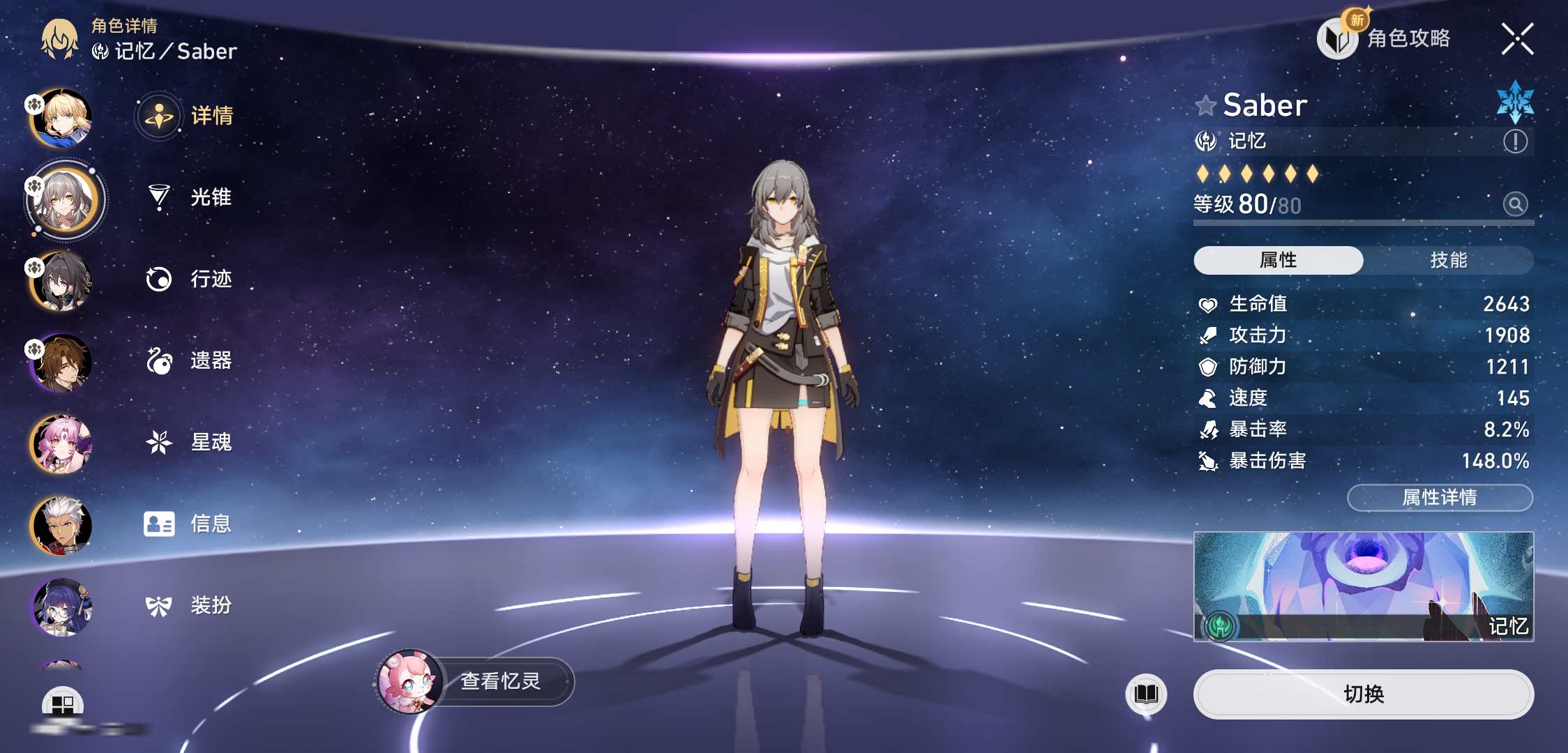This screenshot has width=1568, height=753.
Task: Click the level preview magnifier icon
Action: pos(1515,204)
